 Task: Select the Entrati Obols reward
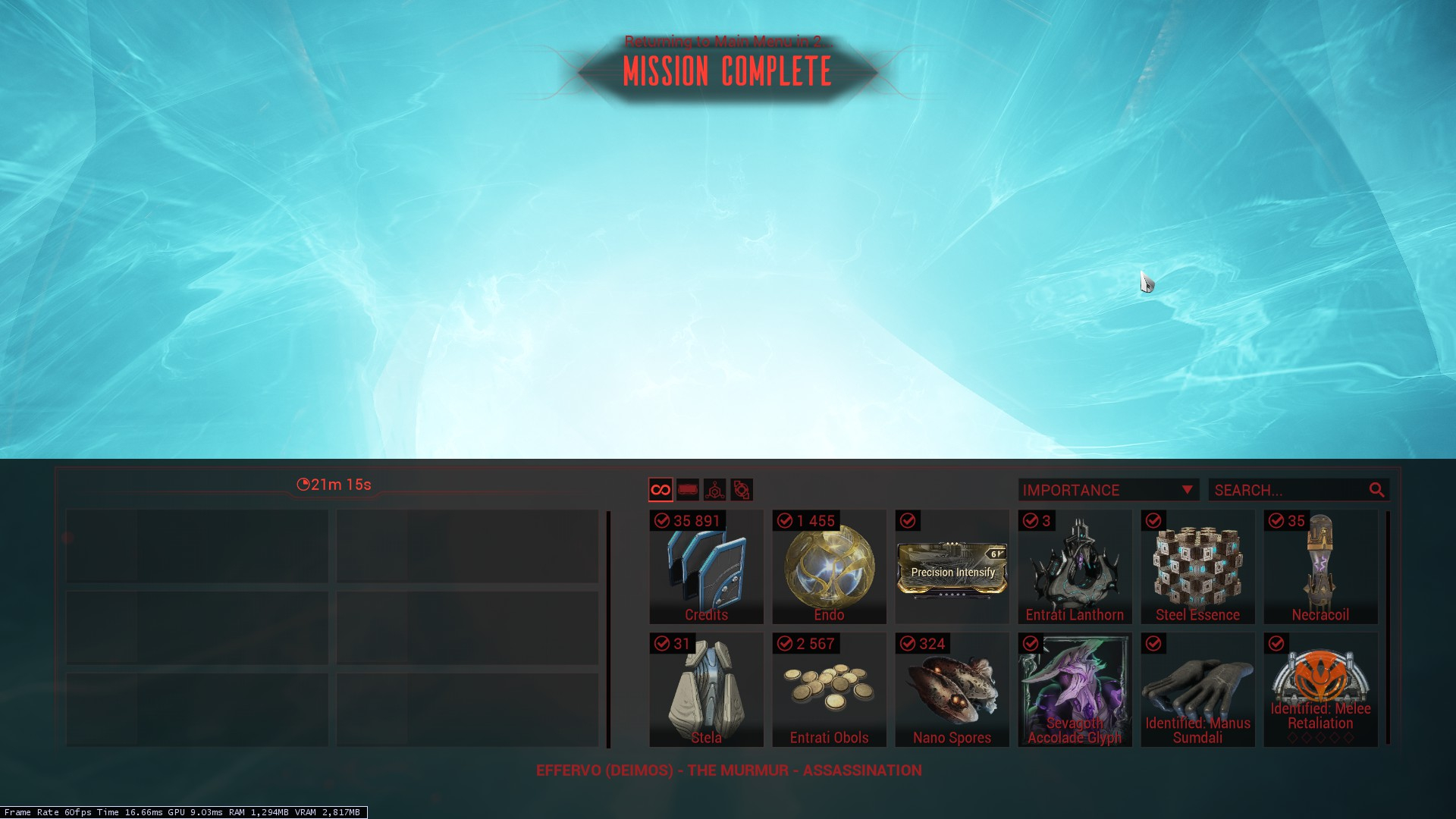pyautogui.click(x=829, y=690)
